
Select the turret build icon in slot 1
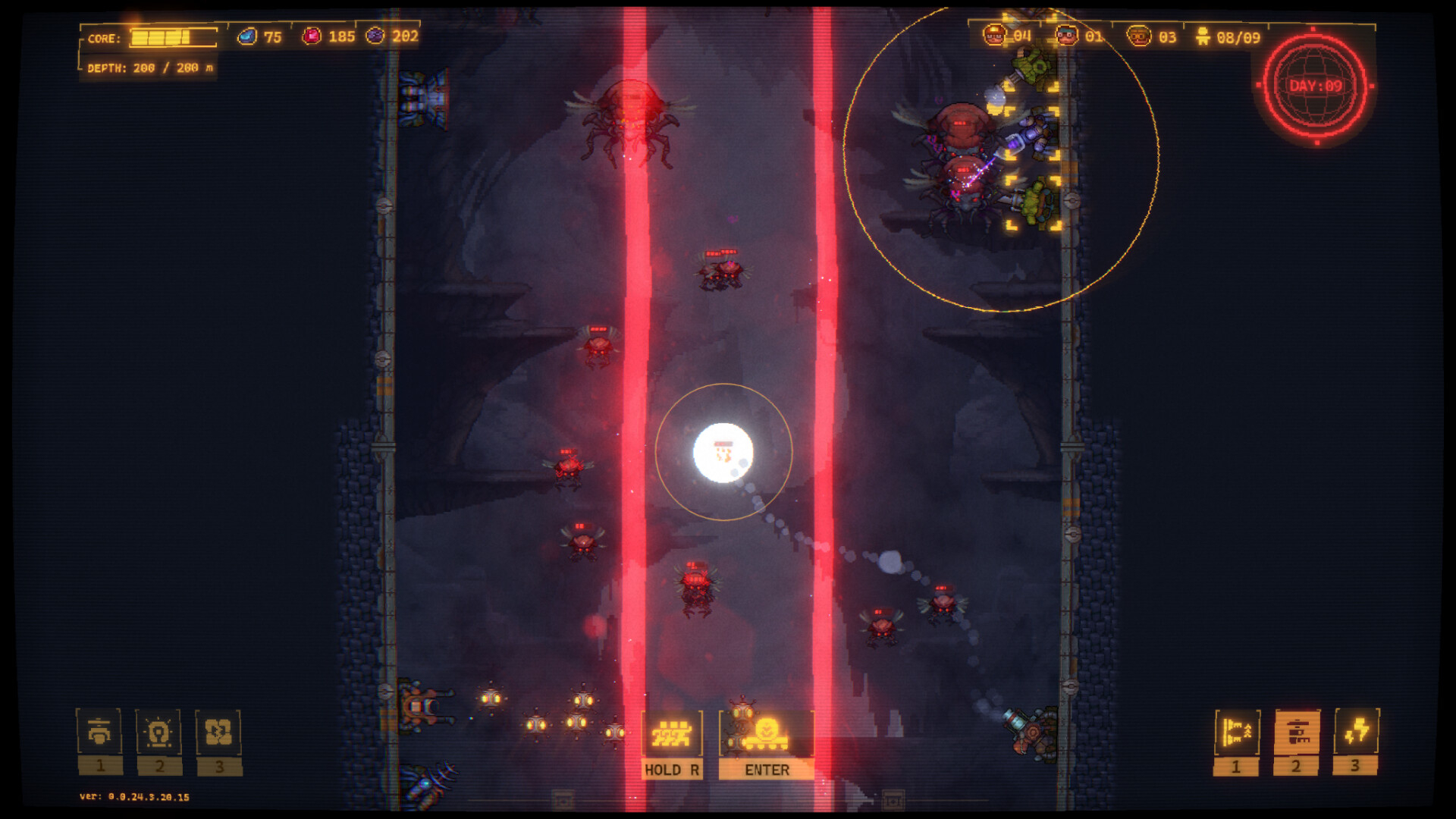(x=99, y=733)
